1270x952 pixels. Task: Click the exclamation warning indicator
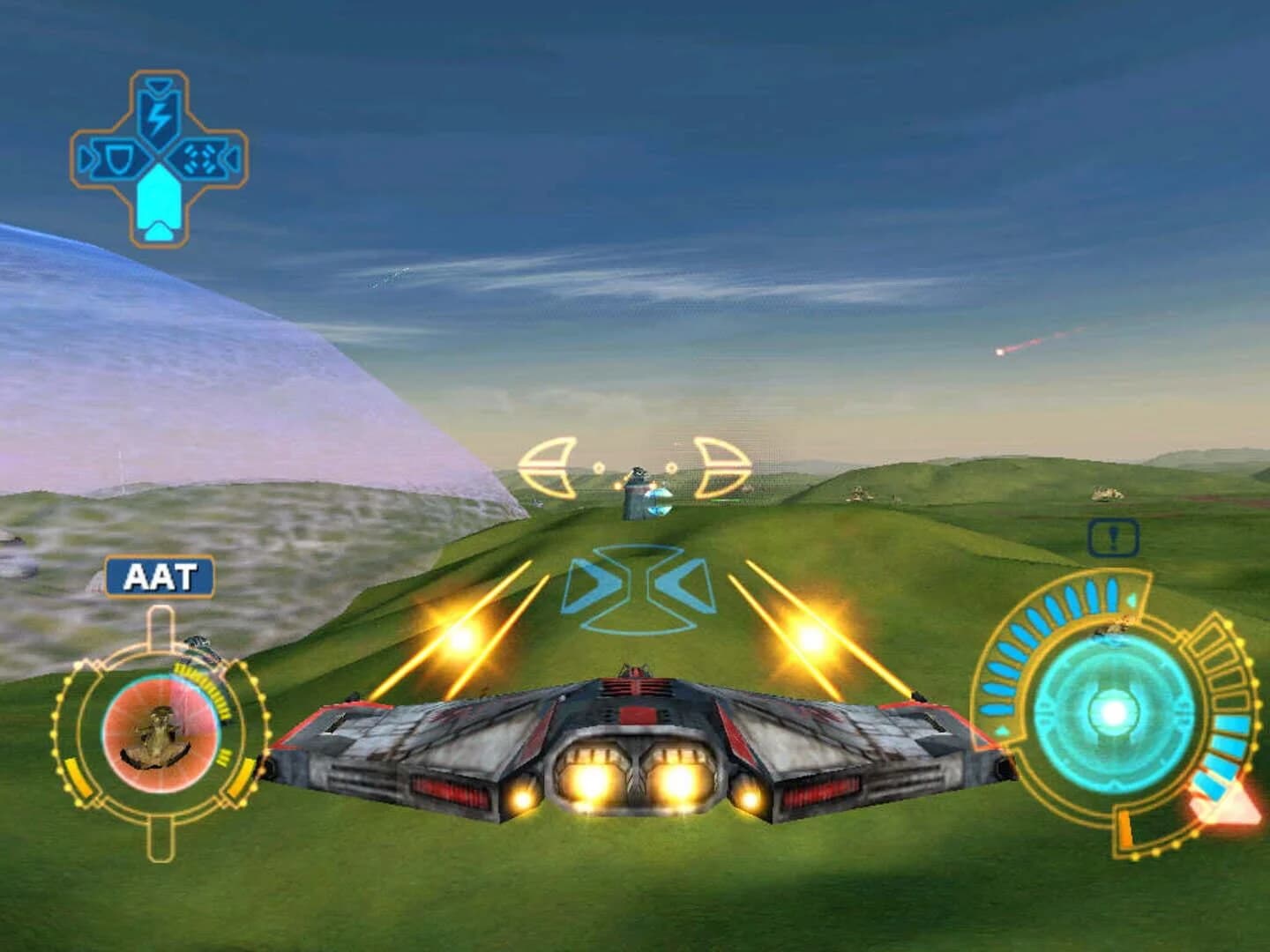tap(1112, 537)
